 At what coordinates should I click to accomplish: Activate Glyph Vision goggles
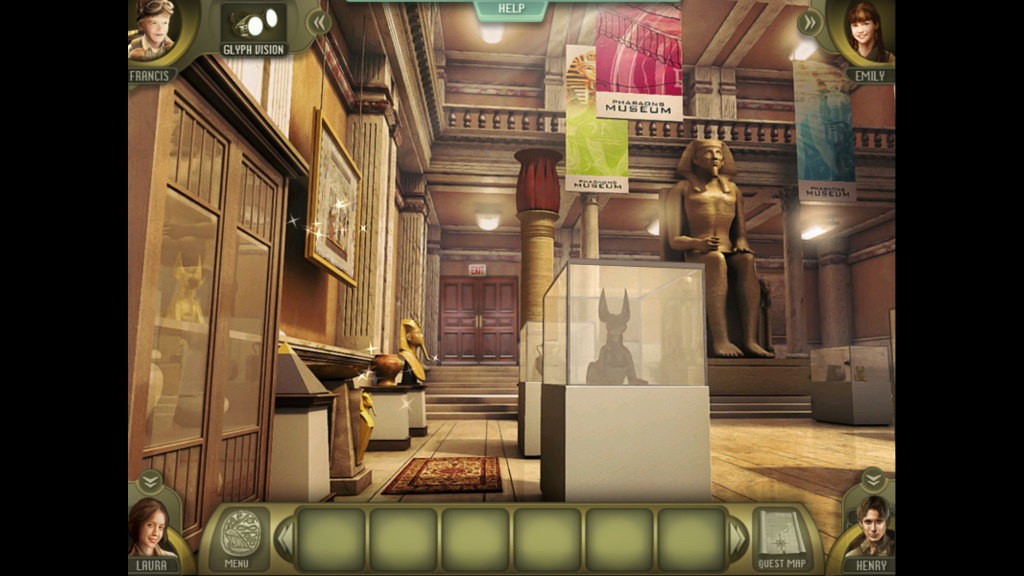(252, 27)
